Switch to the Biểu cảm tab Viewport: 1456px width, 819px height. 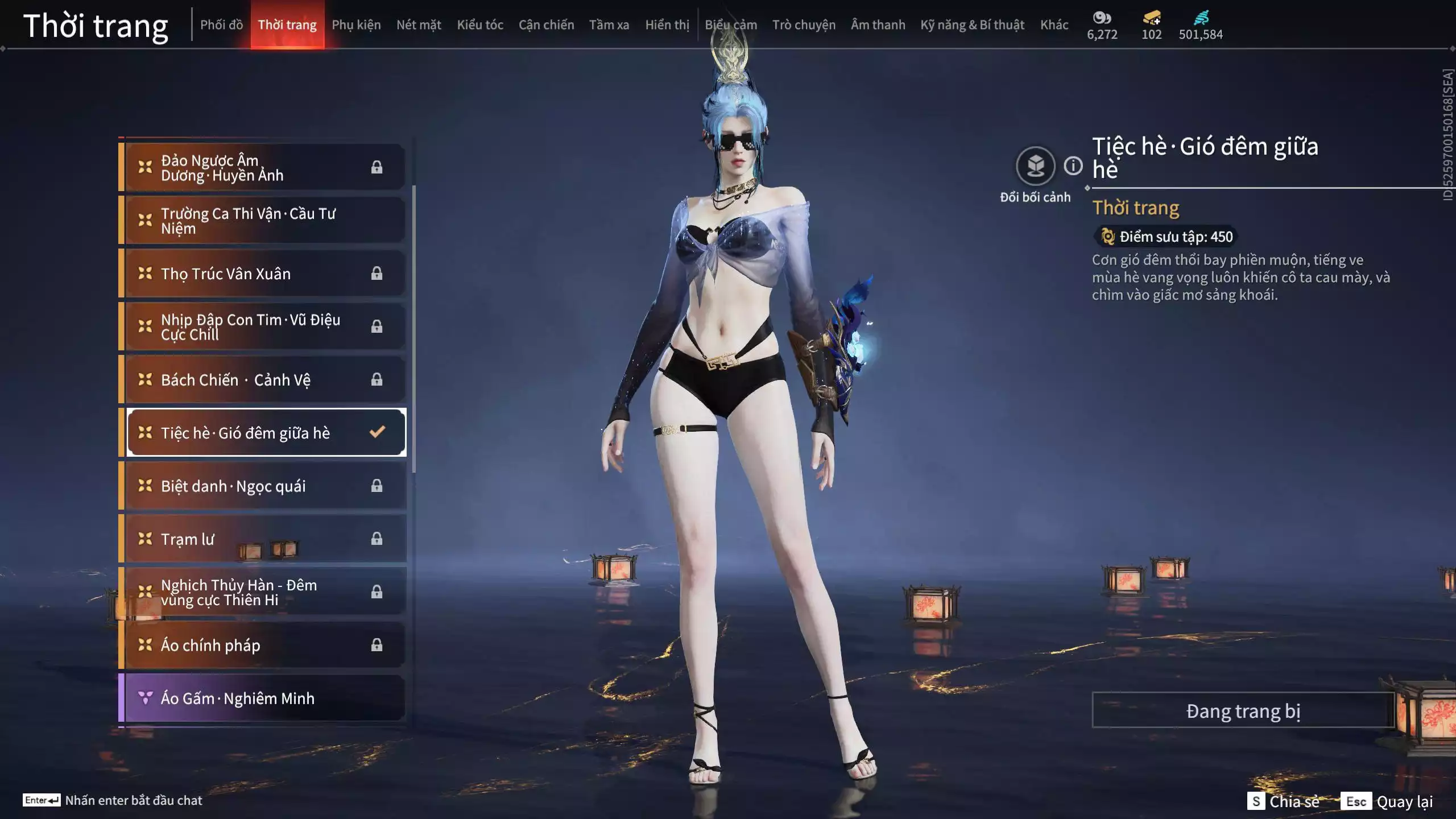click(731, 25)
